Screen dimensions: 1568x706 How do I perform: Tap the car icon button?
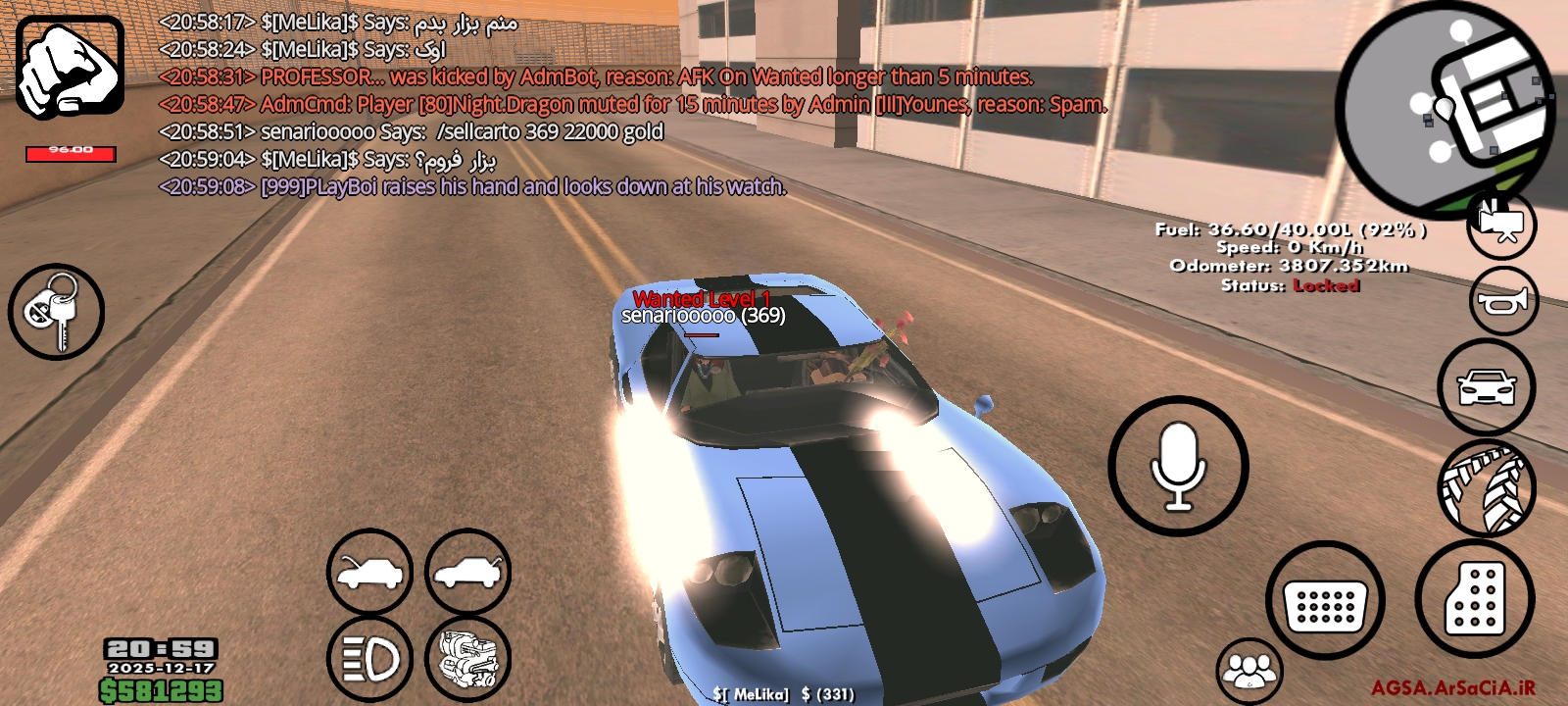[x=1486, y=387]
